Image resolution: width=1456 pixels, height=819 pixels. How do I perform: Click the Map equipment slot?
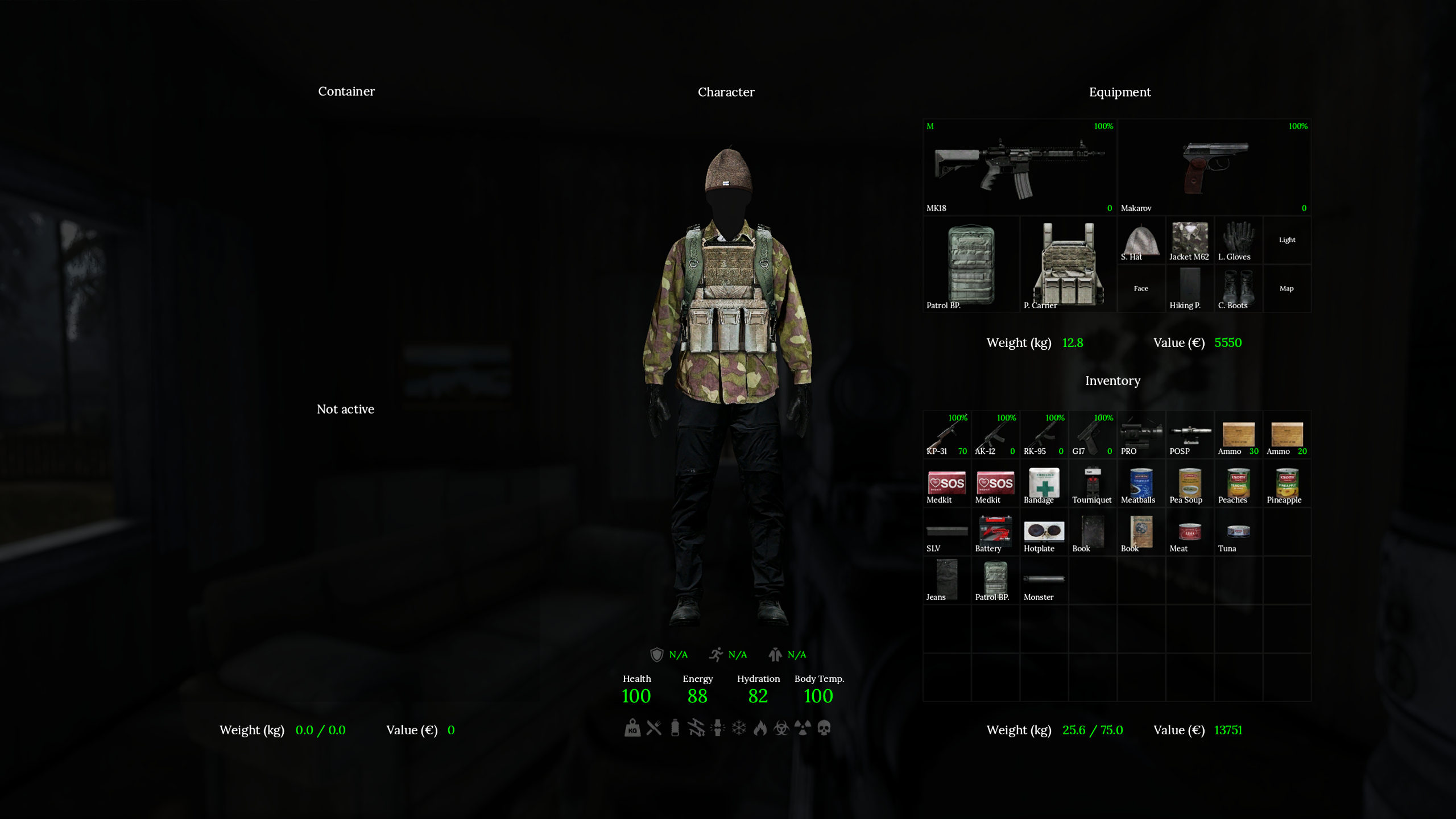pyautogui.click(x=1287, y=288)
